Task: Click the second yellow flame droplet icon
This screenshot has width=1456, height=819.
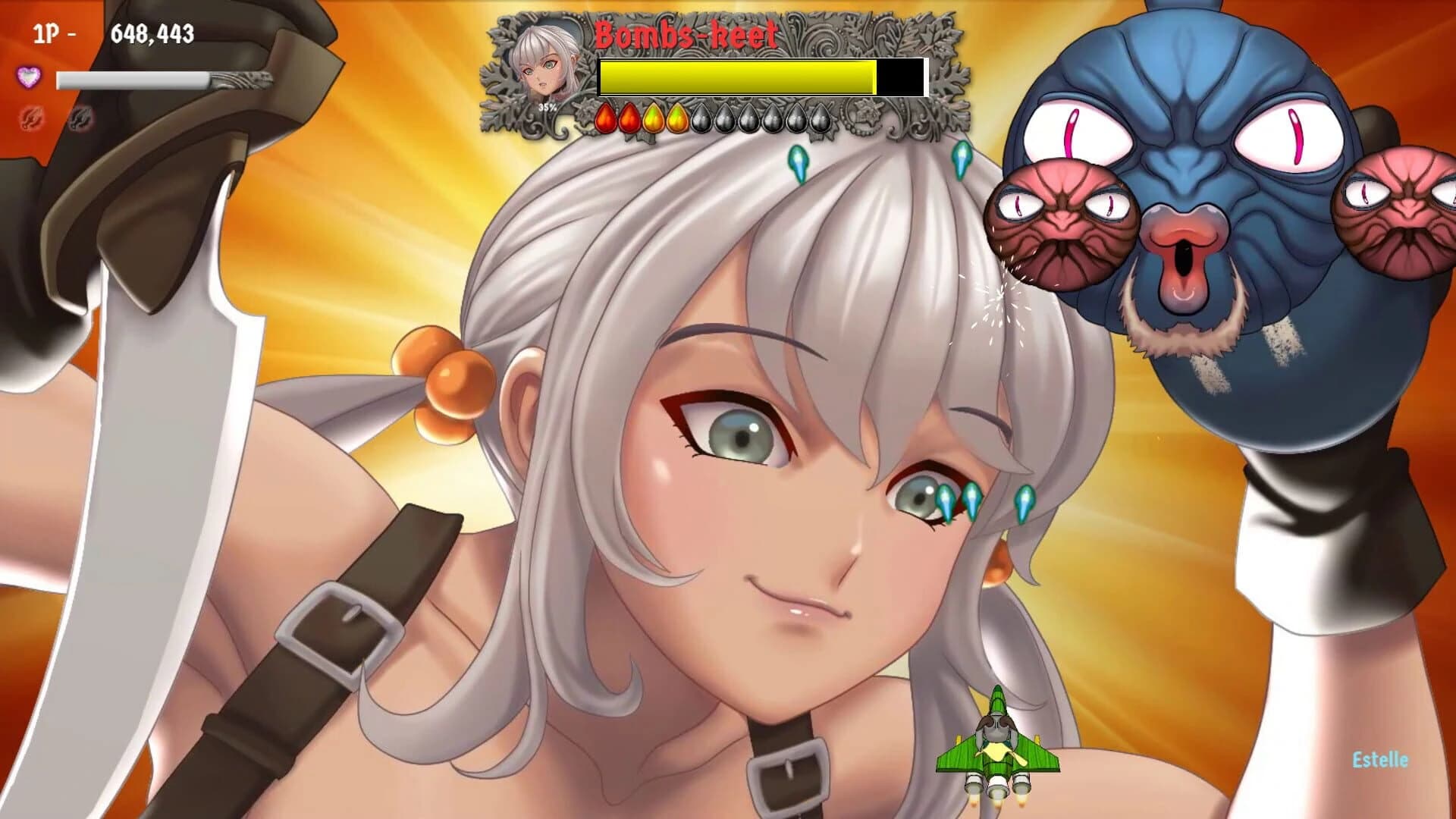Action: pos(676,118)
